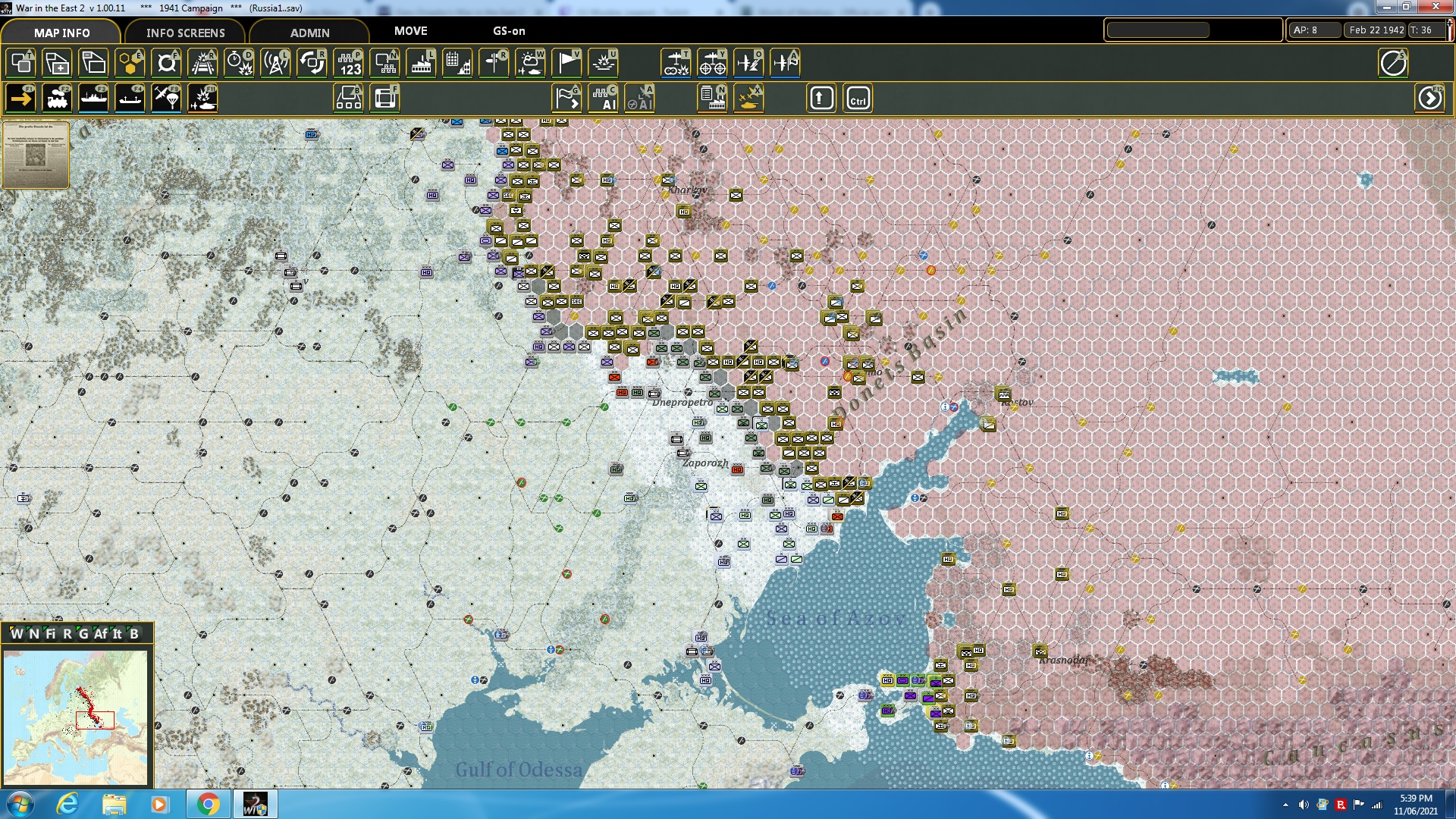This screenshot has height=819, width=1456.
Task: Select naval transport ship icon (F3)
Action: 93,99
